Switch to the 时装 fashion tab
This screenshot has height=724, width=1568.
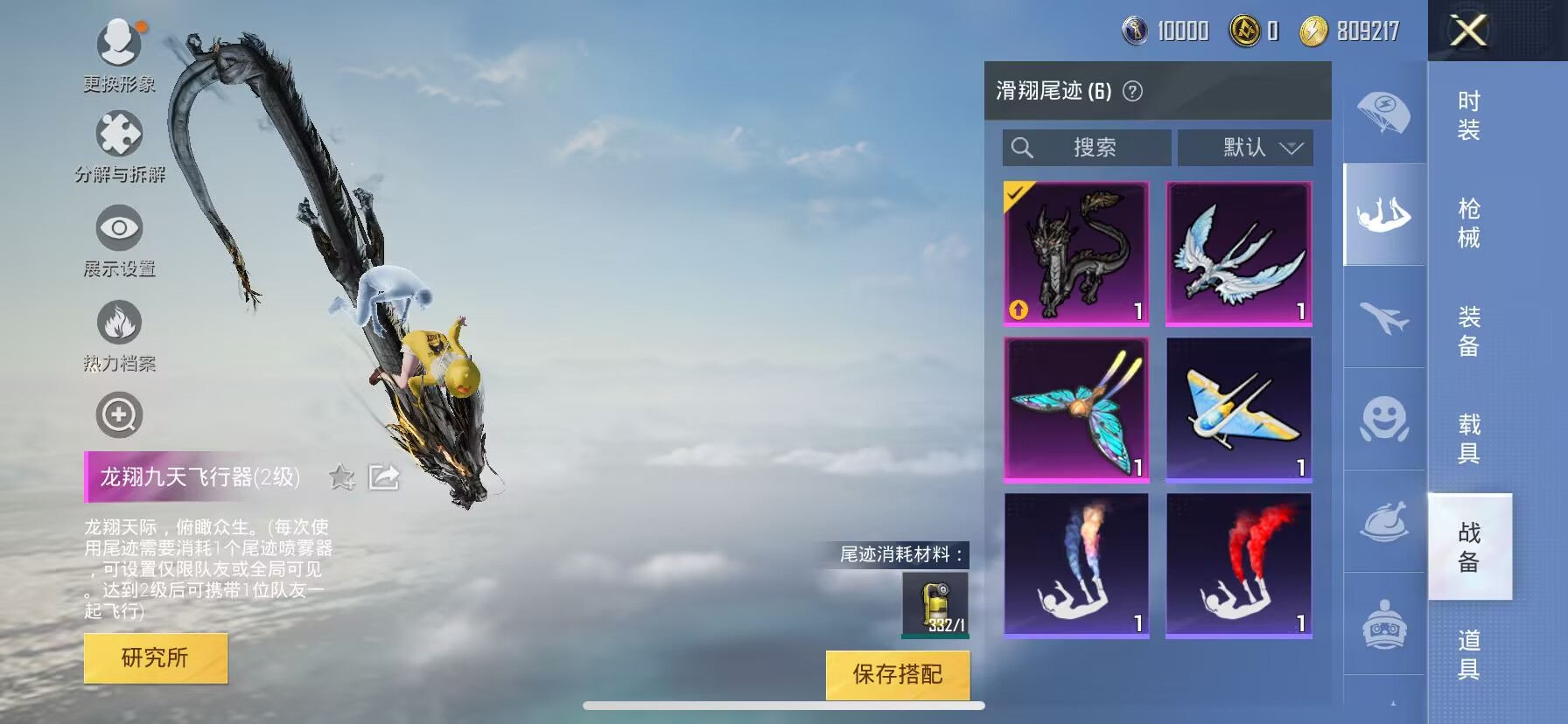coord(1468,115)
